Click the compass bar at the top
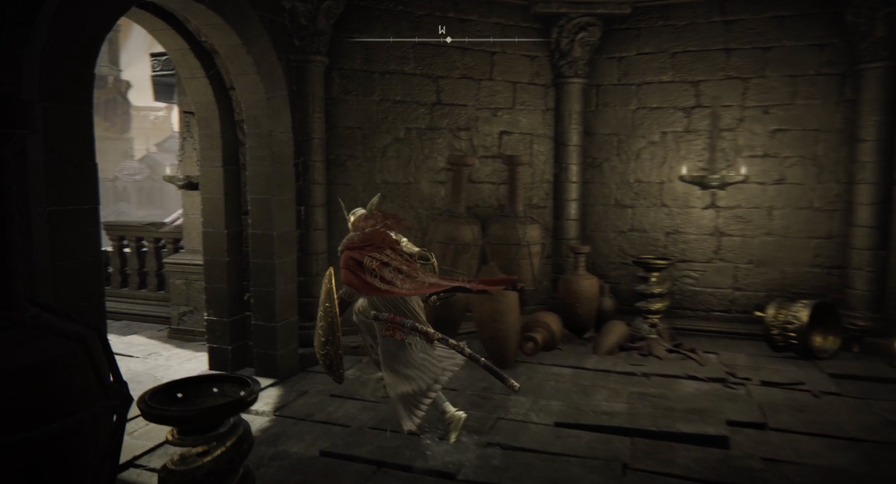This screenshot has width=896, height=484. point(448,39)
